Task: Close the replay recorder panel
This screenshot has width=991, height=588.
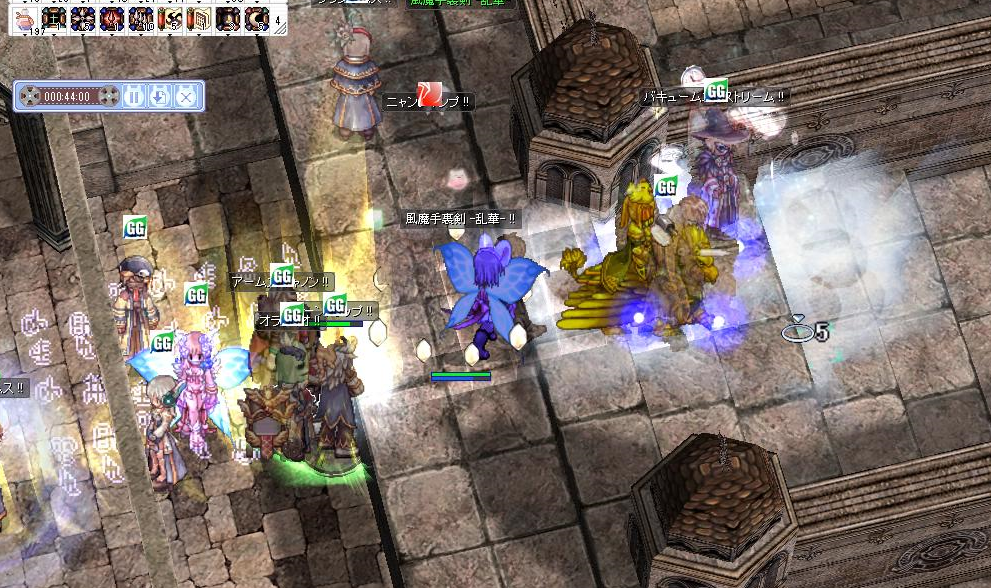Action: click(x=185, y=96)
